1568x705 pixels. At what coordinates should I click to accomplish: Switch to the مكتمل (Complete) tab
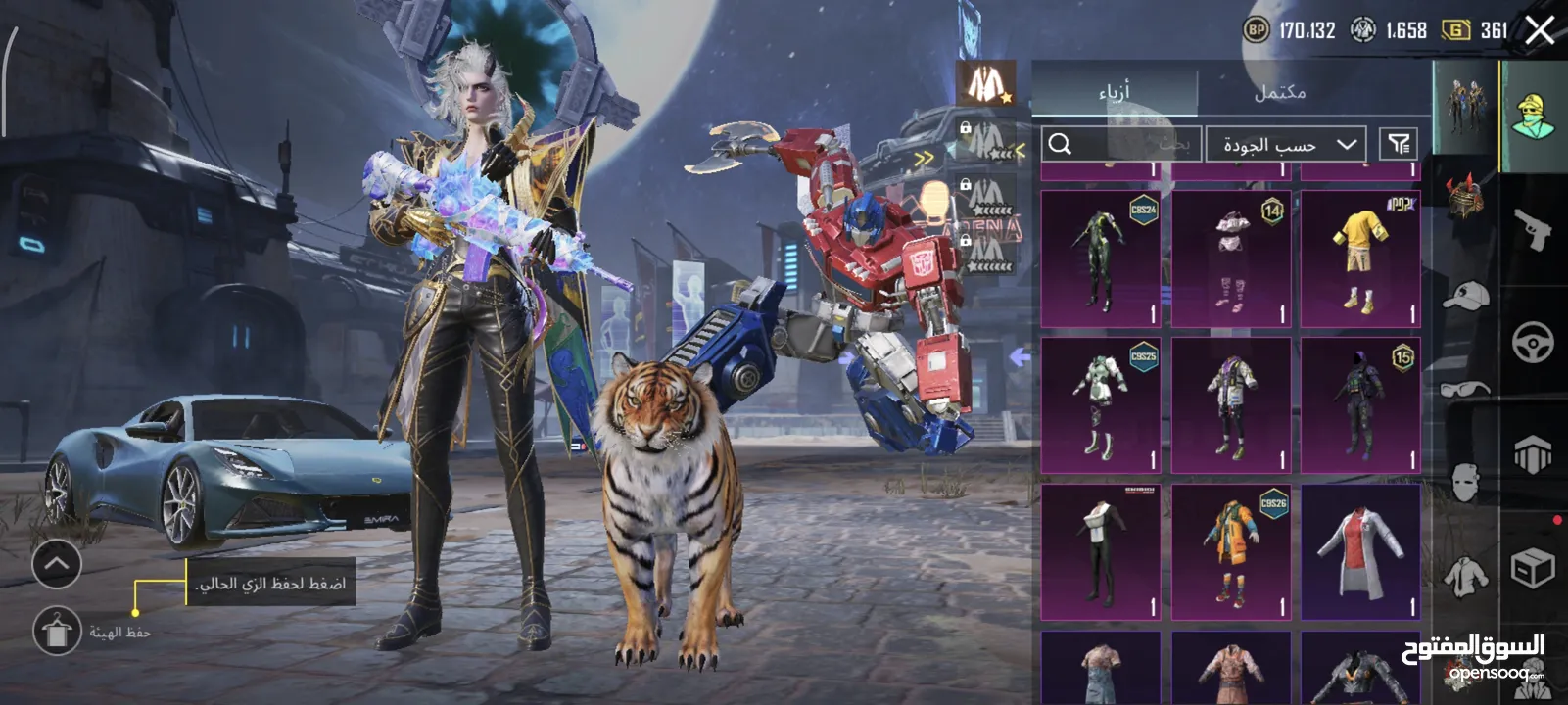[x=1279, y=92]
